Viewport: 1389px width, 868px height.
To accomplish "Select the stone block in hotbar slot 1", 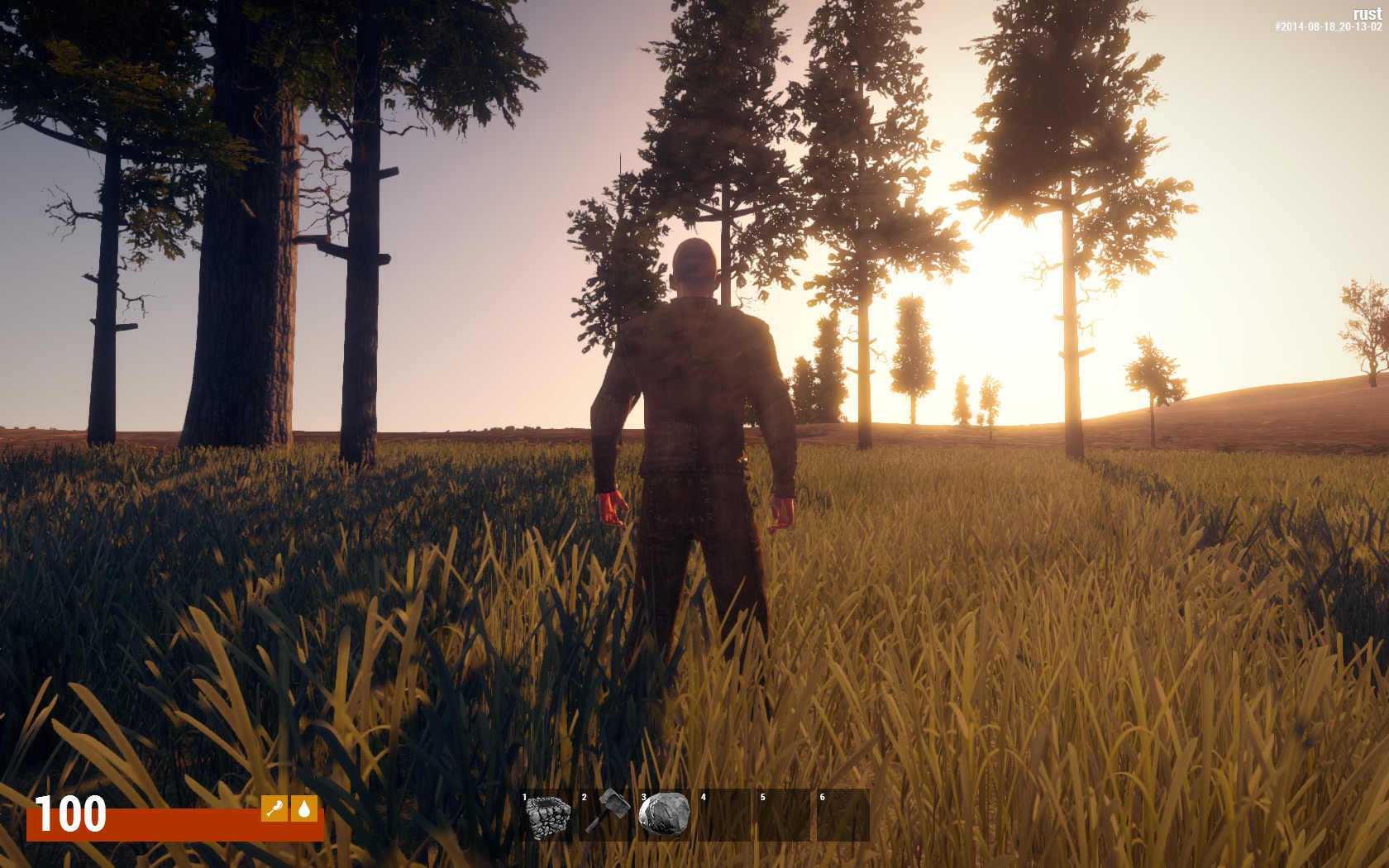I will point(547,815).
